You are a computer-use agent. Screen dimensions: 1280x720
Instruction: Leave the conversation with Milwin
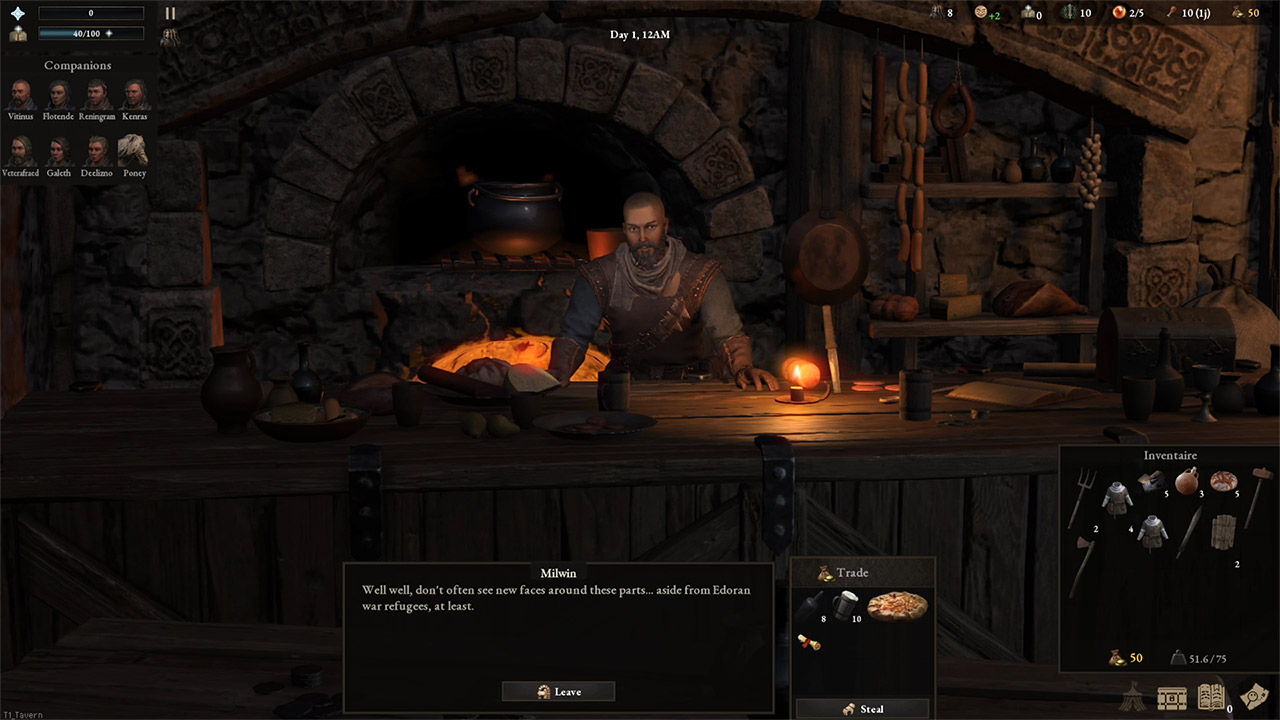pos(558,691)
